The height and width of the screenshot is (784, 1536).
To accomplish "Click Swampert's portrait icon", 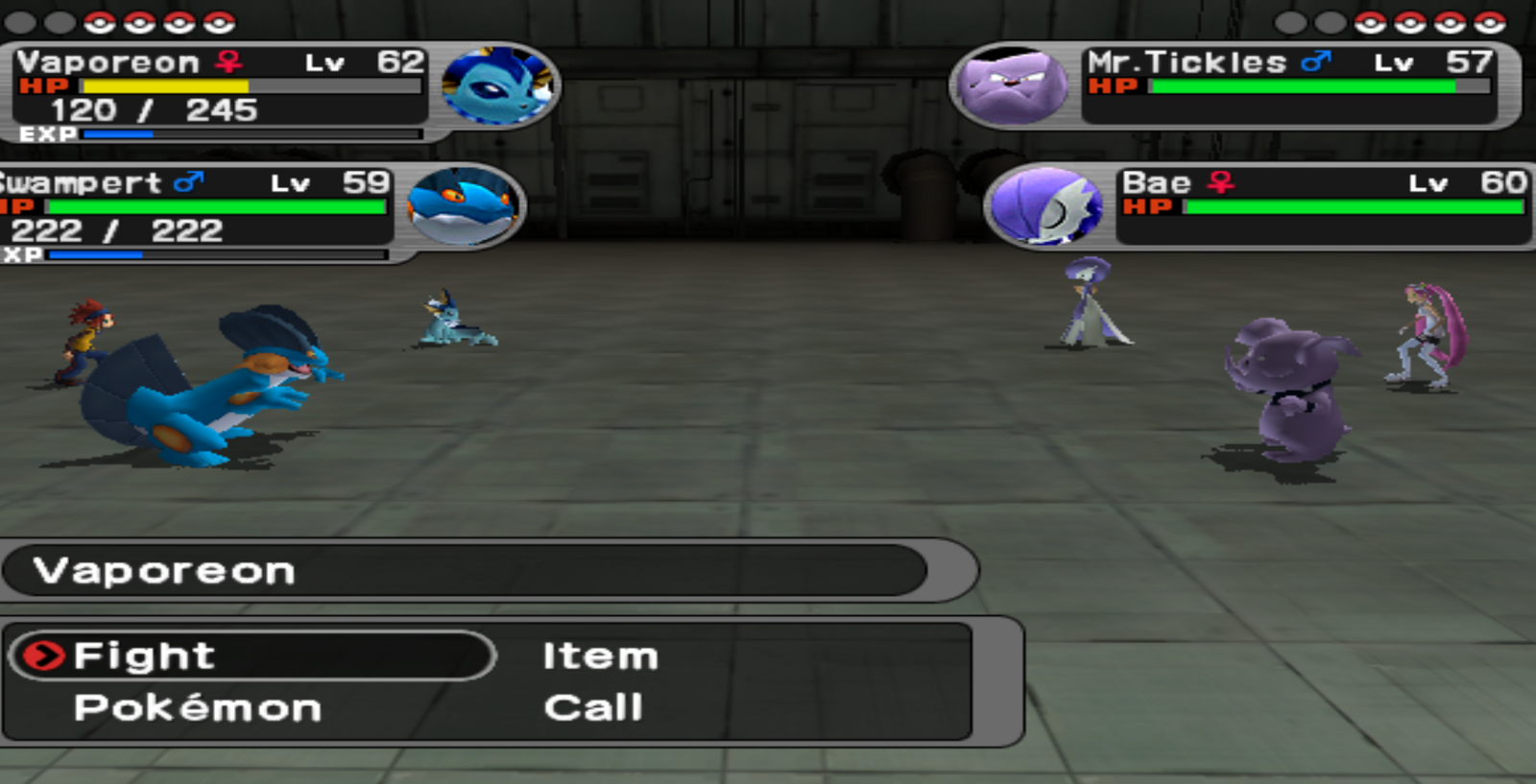I will 463,205.
